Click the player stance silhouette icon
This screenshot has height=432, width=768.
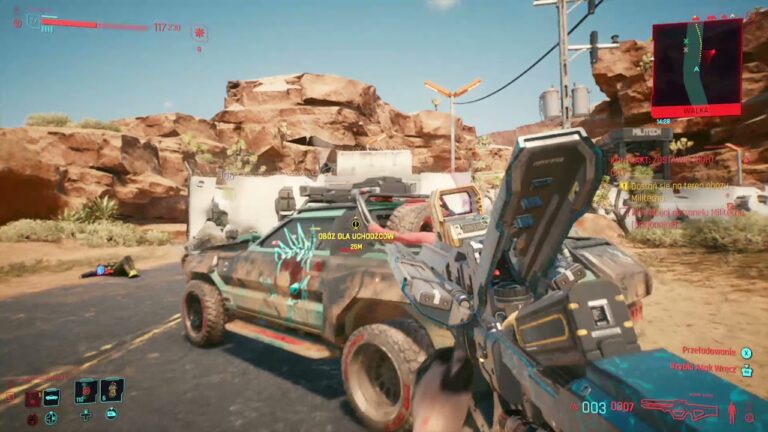tap(734, 411)
